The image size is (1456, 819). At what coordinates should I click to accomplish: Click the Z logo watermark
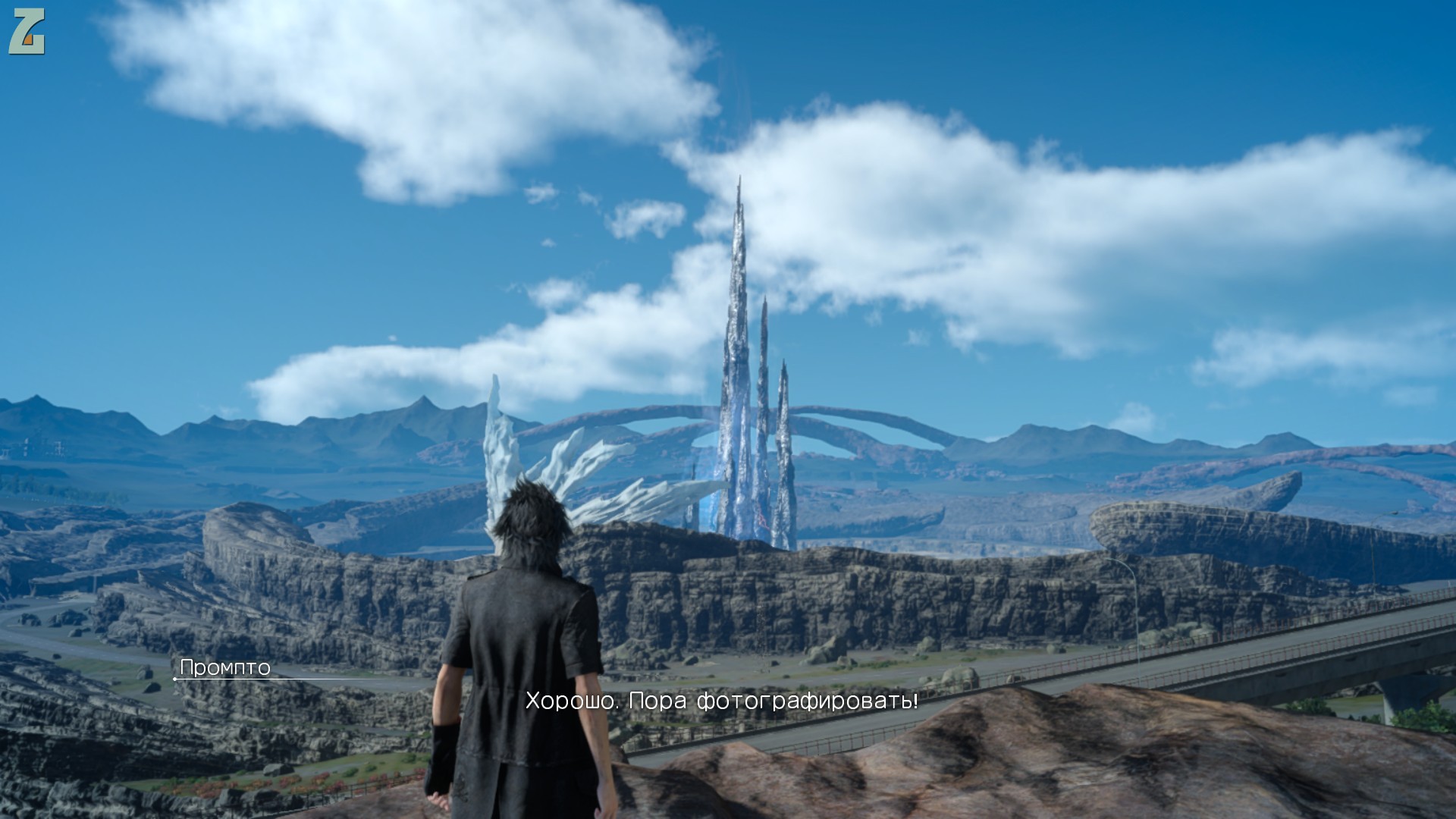(27, 32)
